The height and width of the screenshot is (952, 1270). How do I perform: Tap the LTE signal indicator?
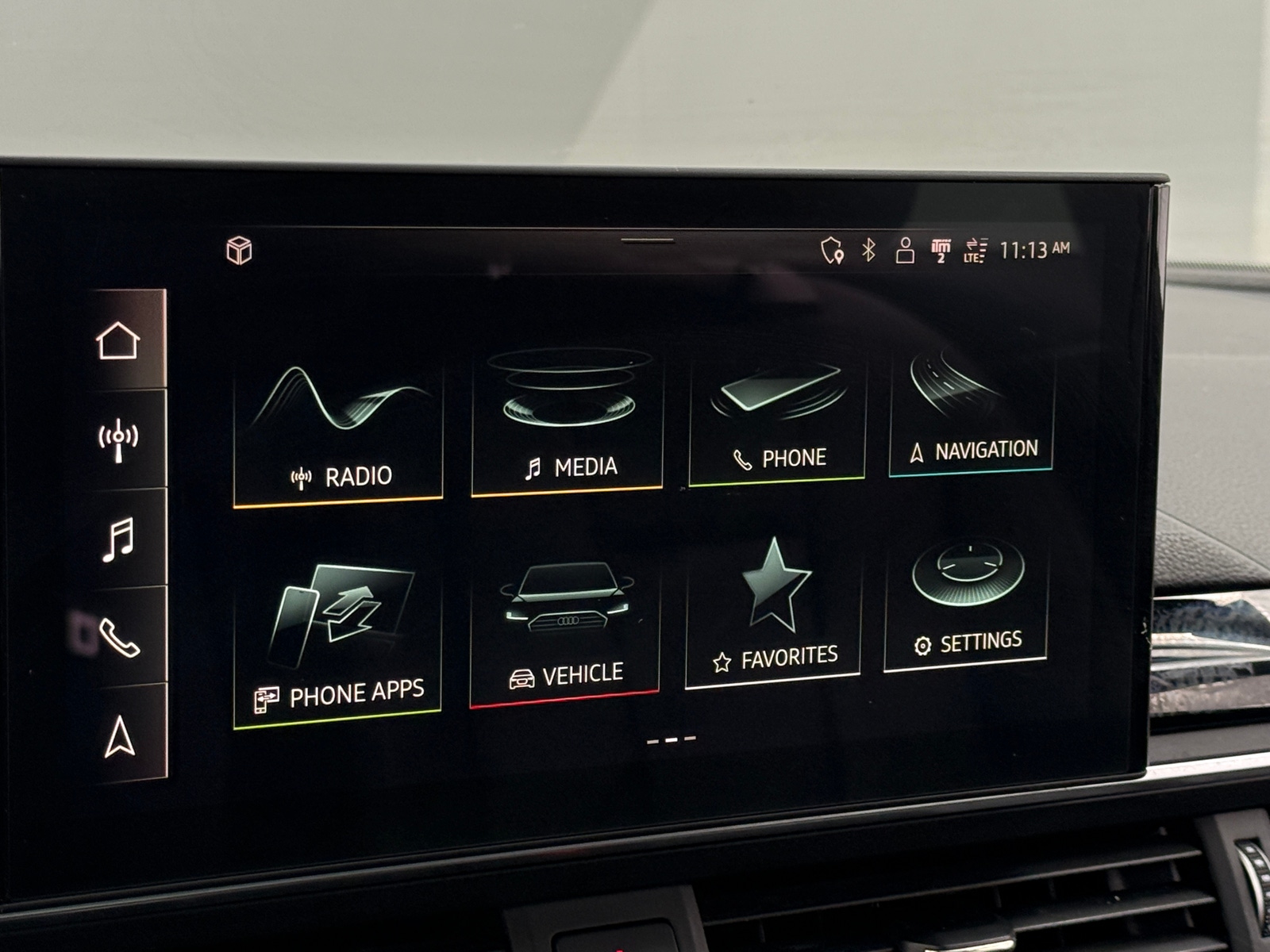975,252
